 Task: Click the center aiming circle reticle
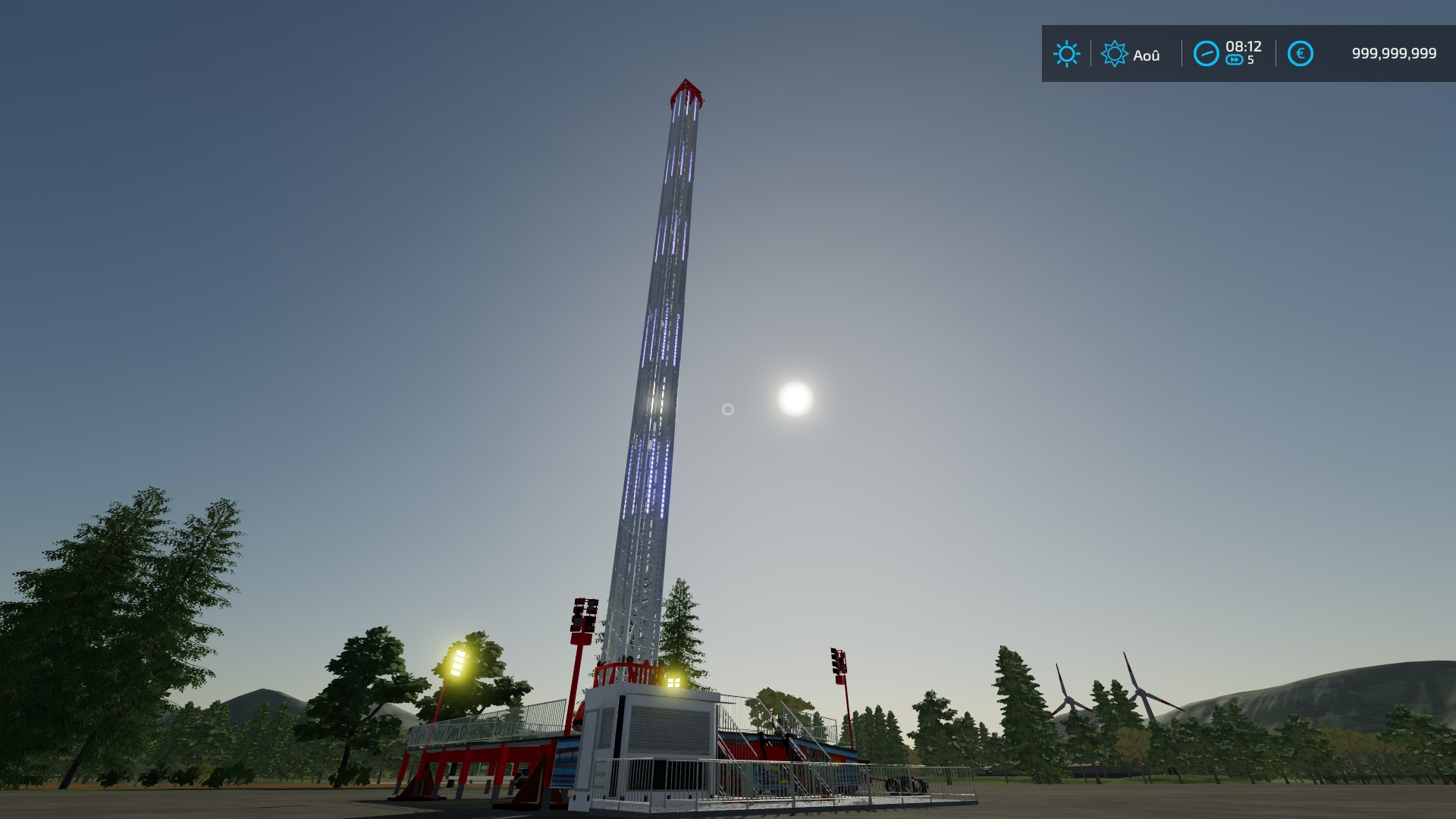(728, 409)
